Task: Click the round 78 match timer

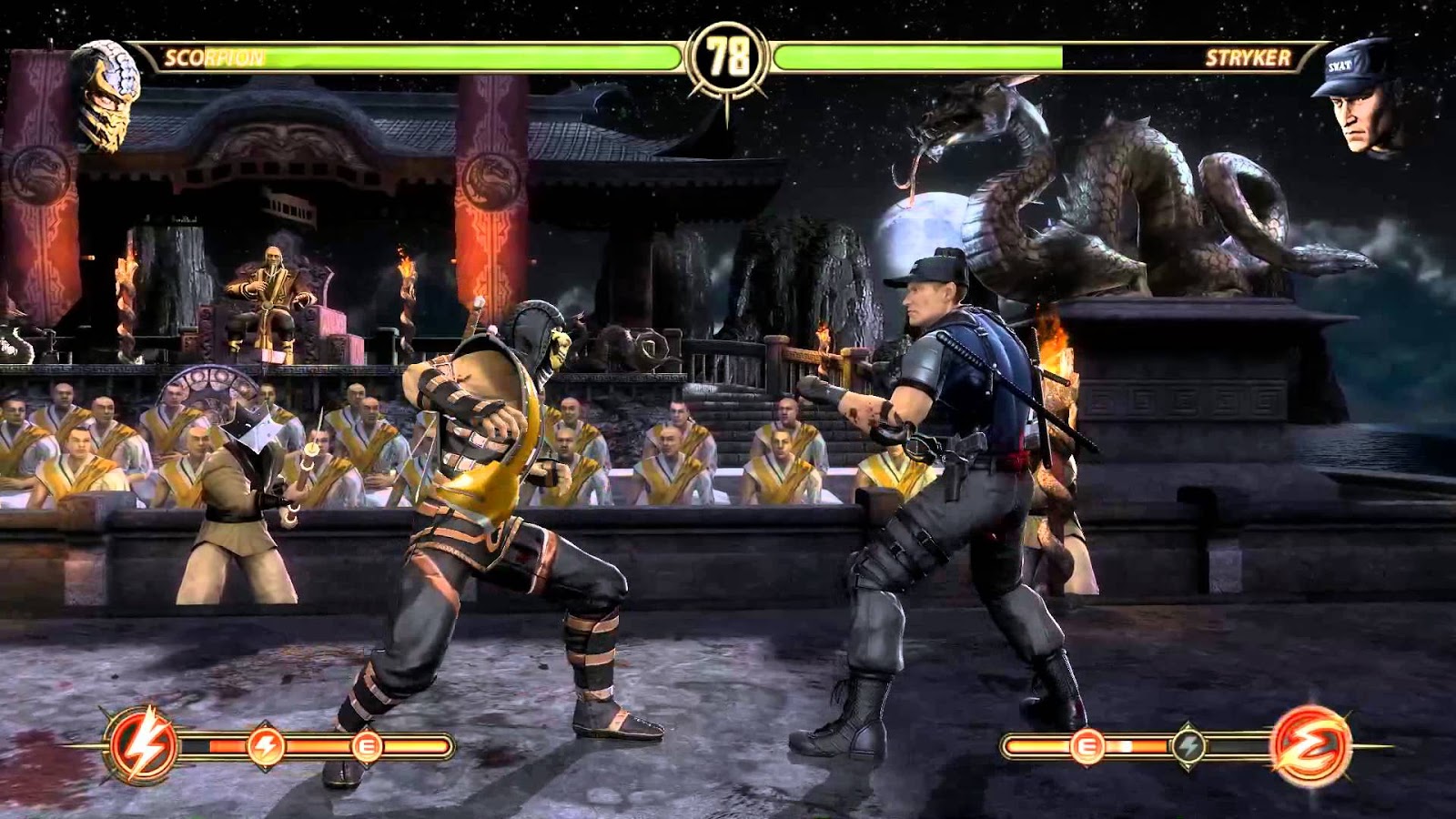Action: tap(728, 56)
